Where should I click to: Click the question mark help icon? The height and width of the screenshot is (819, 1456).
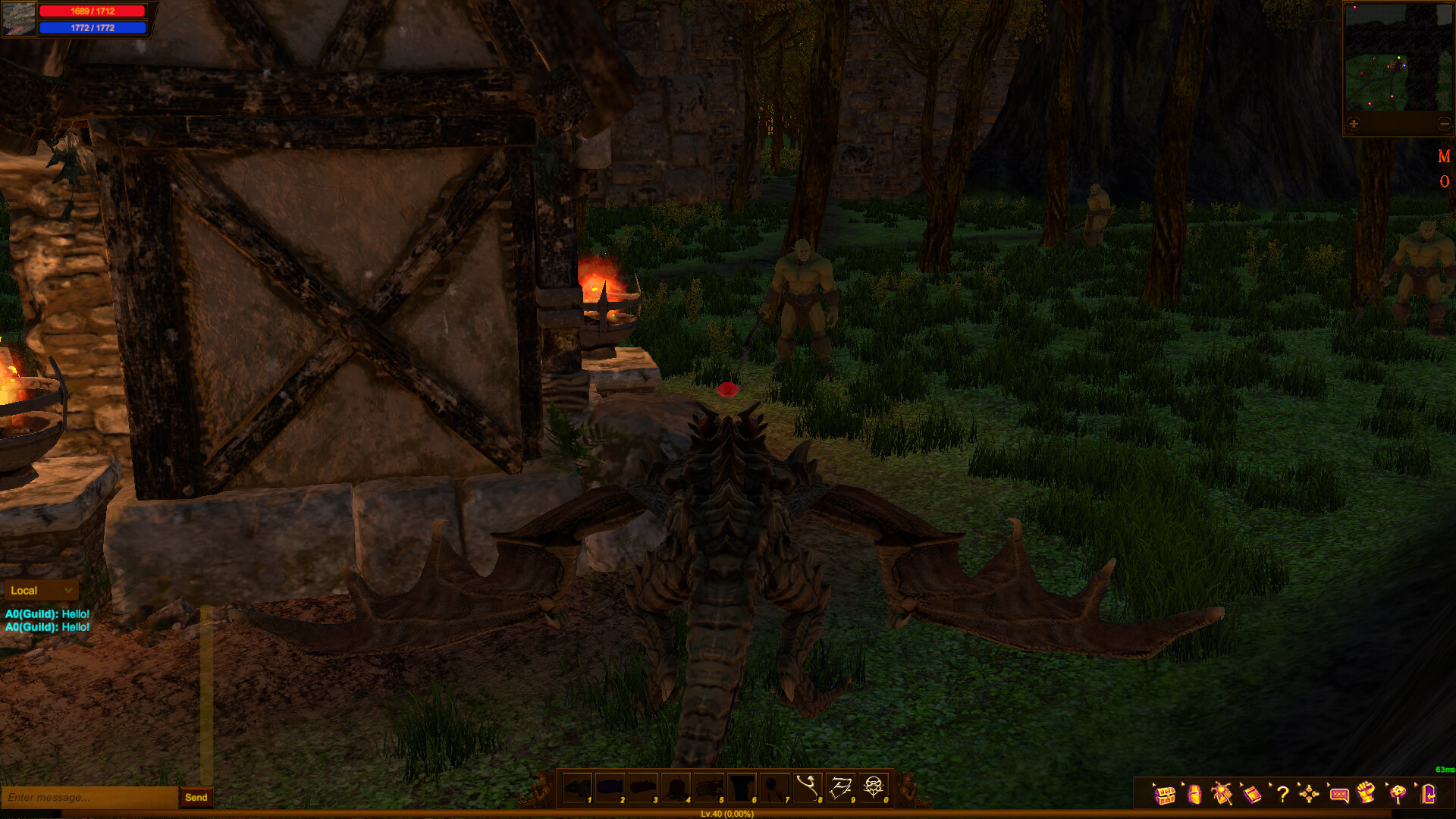coord(1282,795)
